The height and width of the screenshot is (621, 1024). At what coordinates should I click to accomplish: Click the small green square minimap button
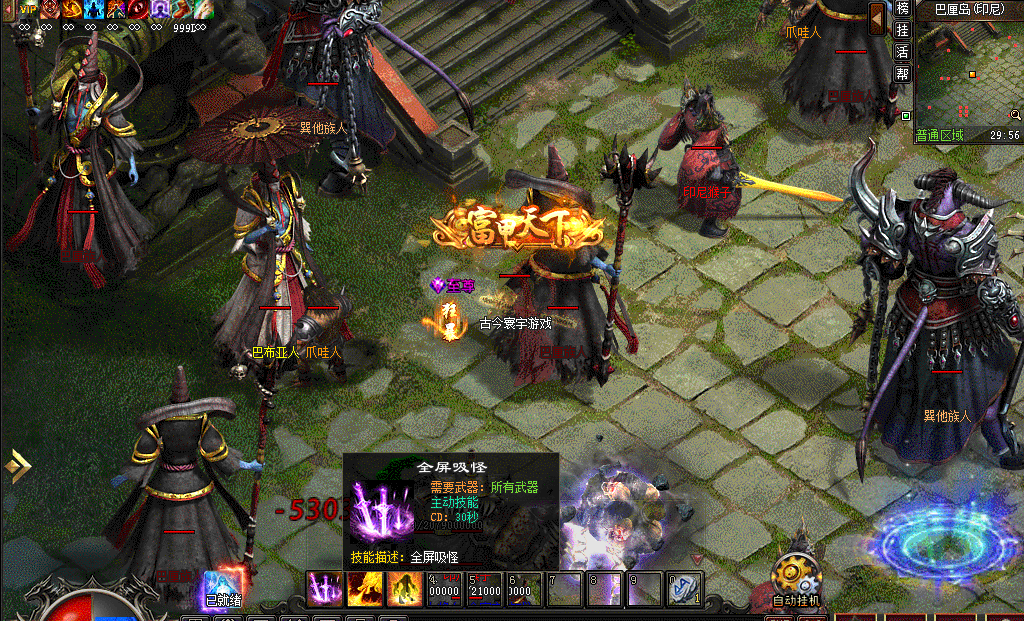905,116
